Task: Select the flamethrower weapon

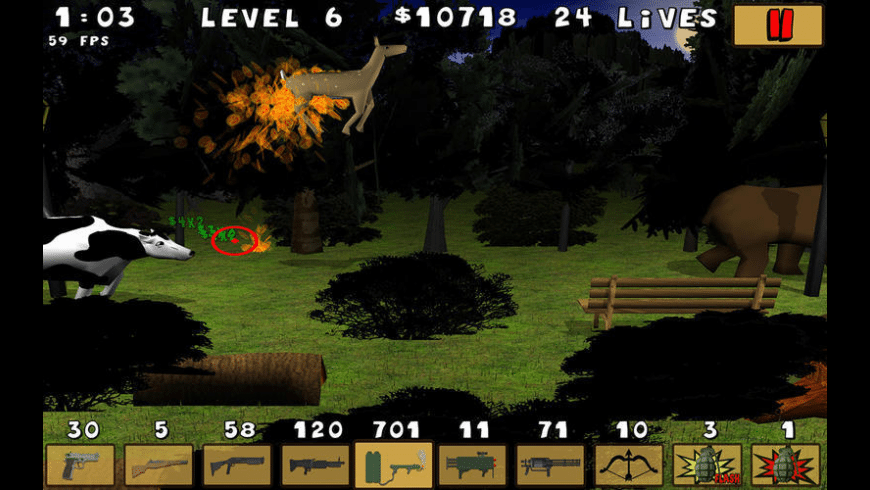Action: (x=393, y=465)
